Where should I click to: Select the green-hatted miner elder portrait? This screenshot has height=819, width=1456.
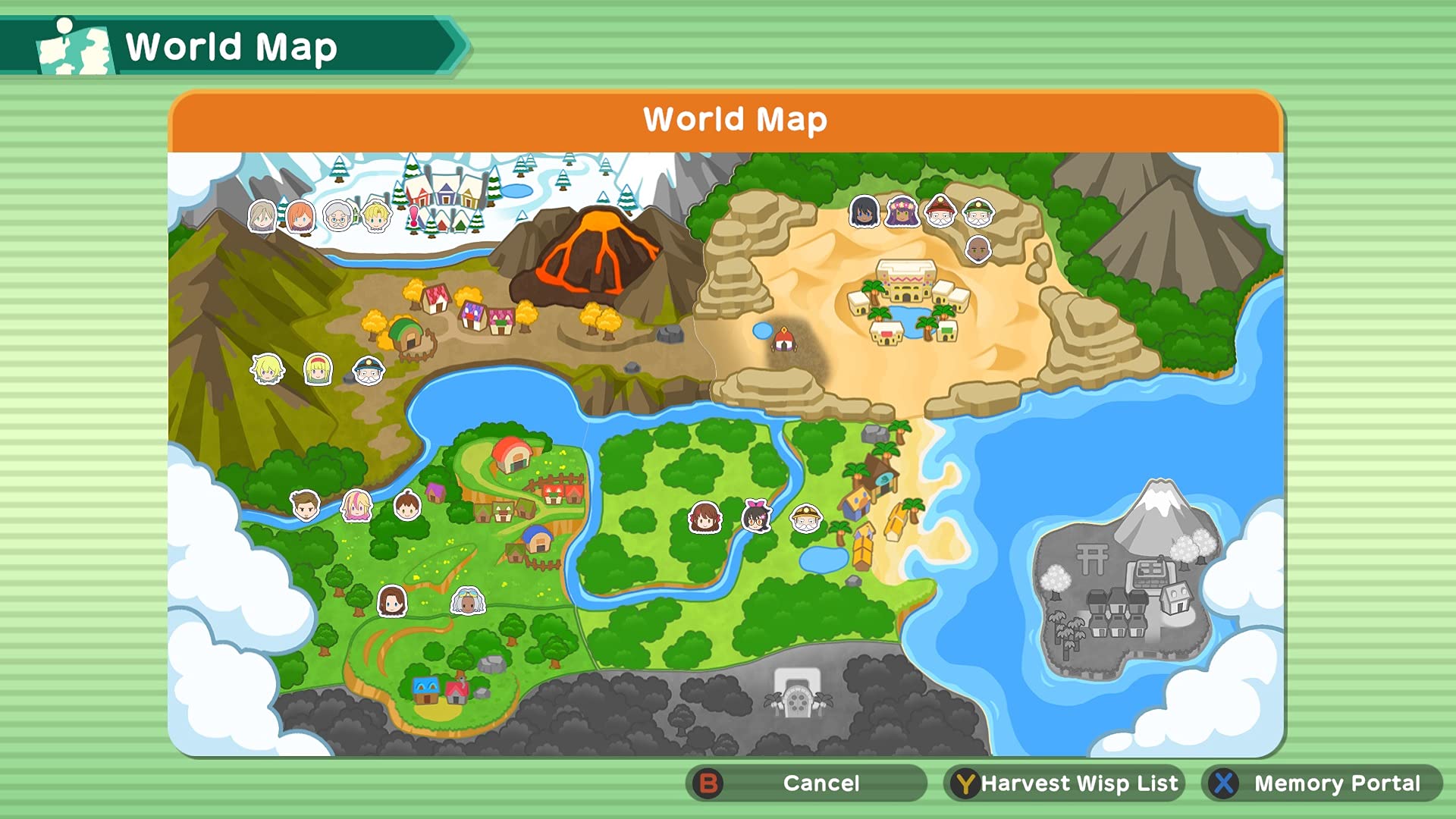point(978,212)
